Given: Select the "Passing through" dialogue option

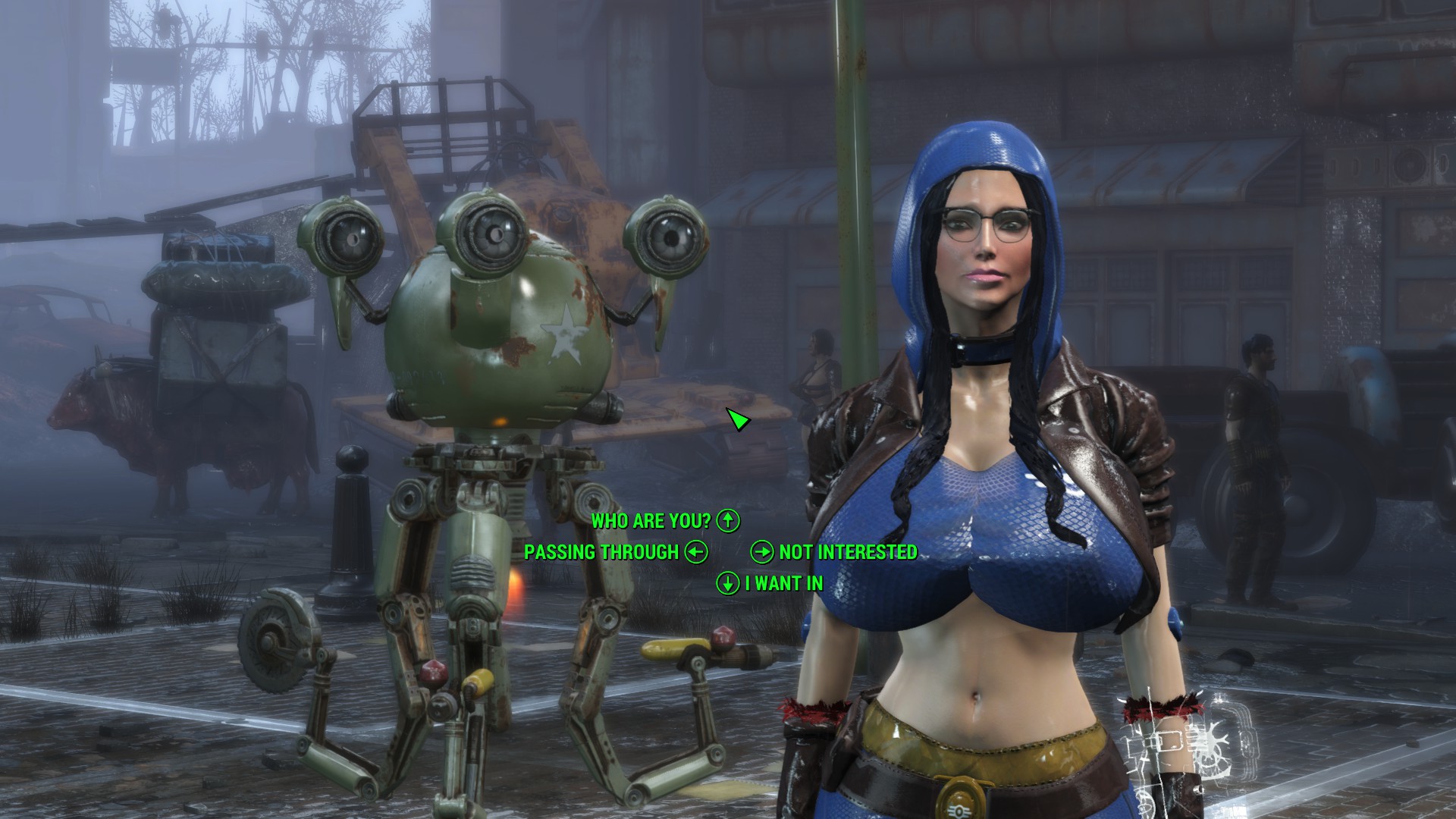Looking at the screenshot, I should [601, 552].
